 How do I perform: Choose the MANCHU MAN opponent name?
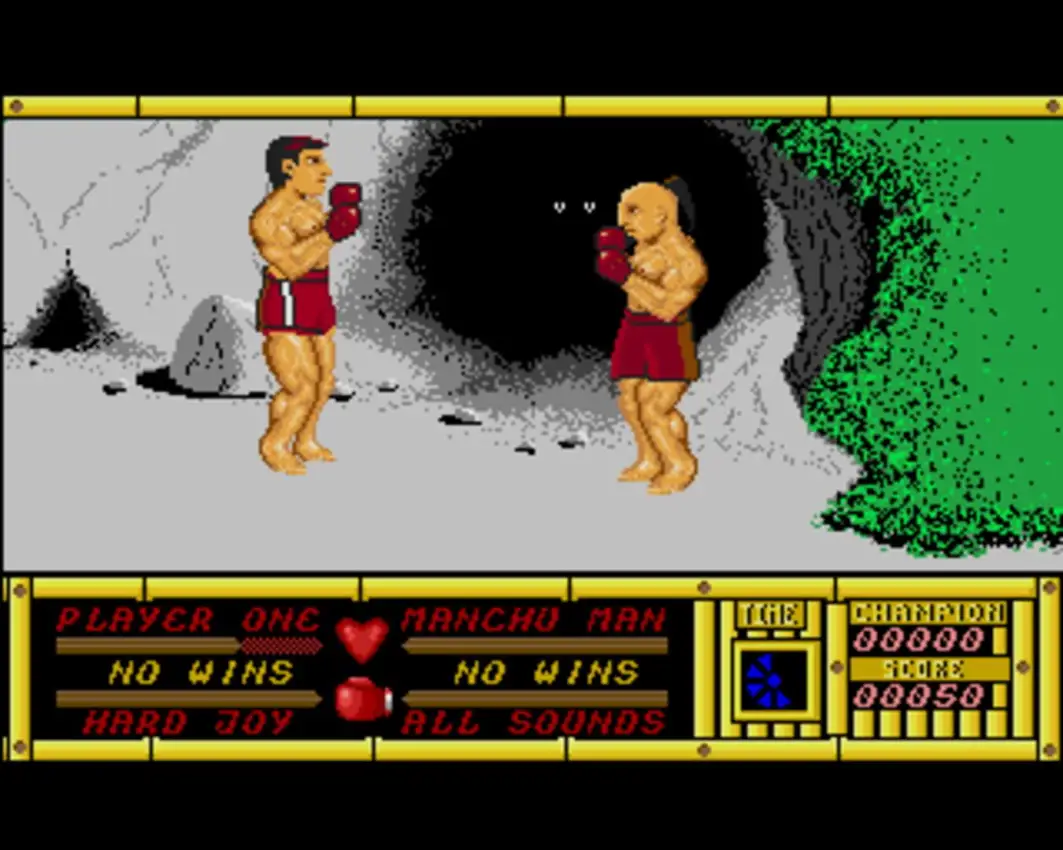[533, 620]
